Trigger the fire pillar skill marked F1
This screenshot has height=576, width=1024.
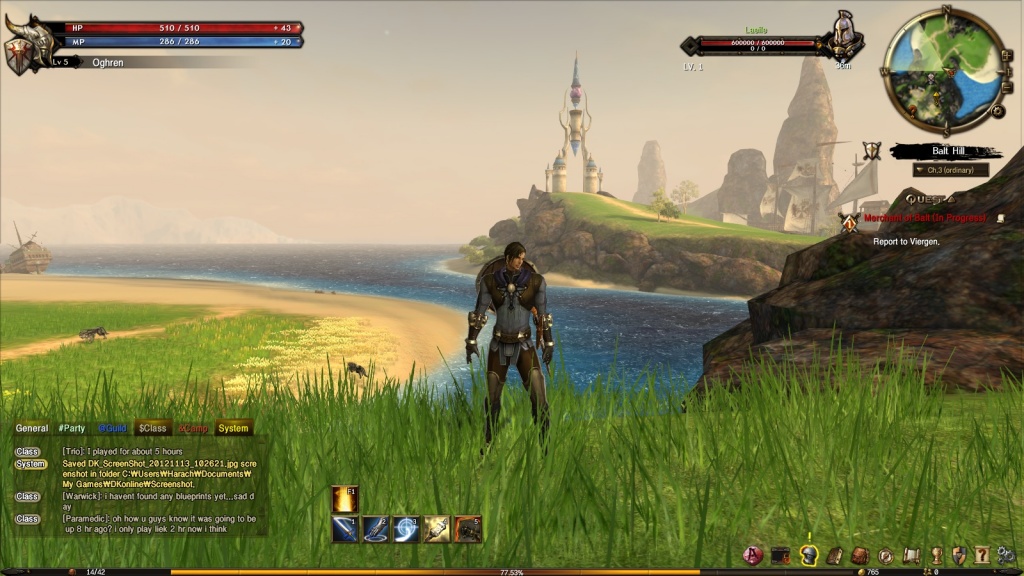pyautogui.click(x=346, y=499)
